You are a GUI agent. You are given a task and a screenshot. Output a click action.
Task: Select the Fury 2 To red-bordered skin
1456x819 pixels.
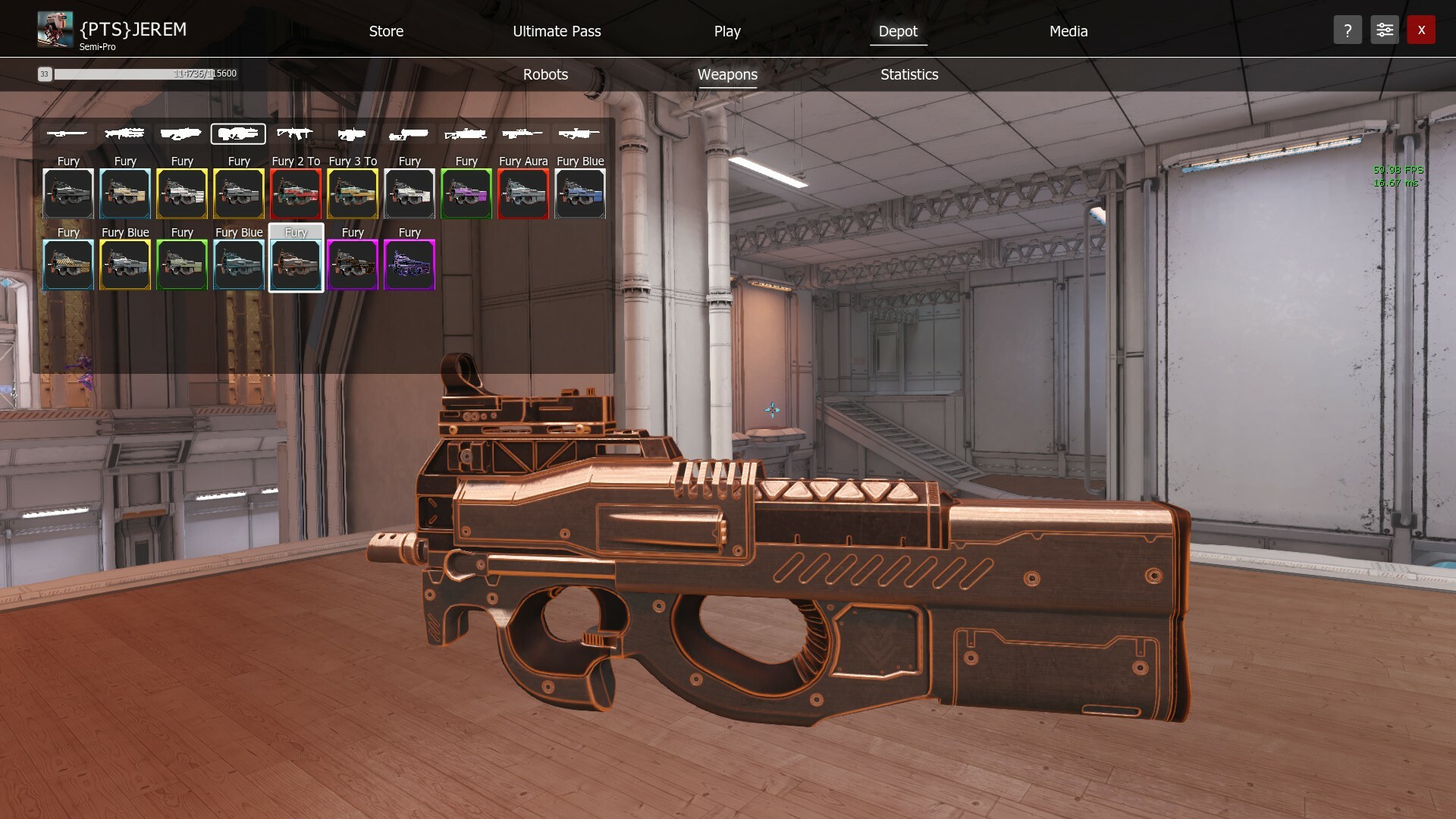coord(296,193)
